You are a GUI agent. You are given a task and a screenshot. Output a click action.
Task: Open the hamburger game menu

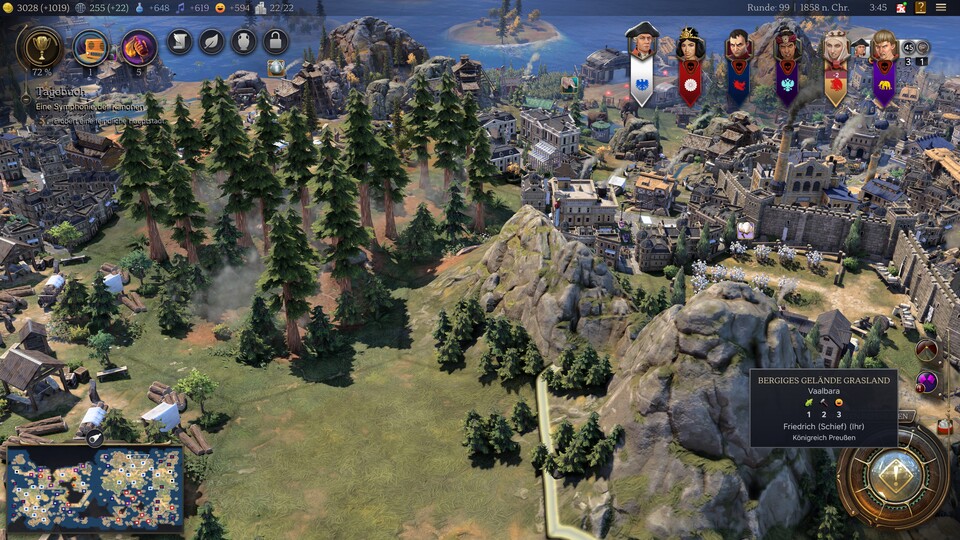[941, 8]
